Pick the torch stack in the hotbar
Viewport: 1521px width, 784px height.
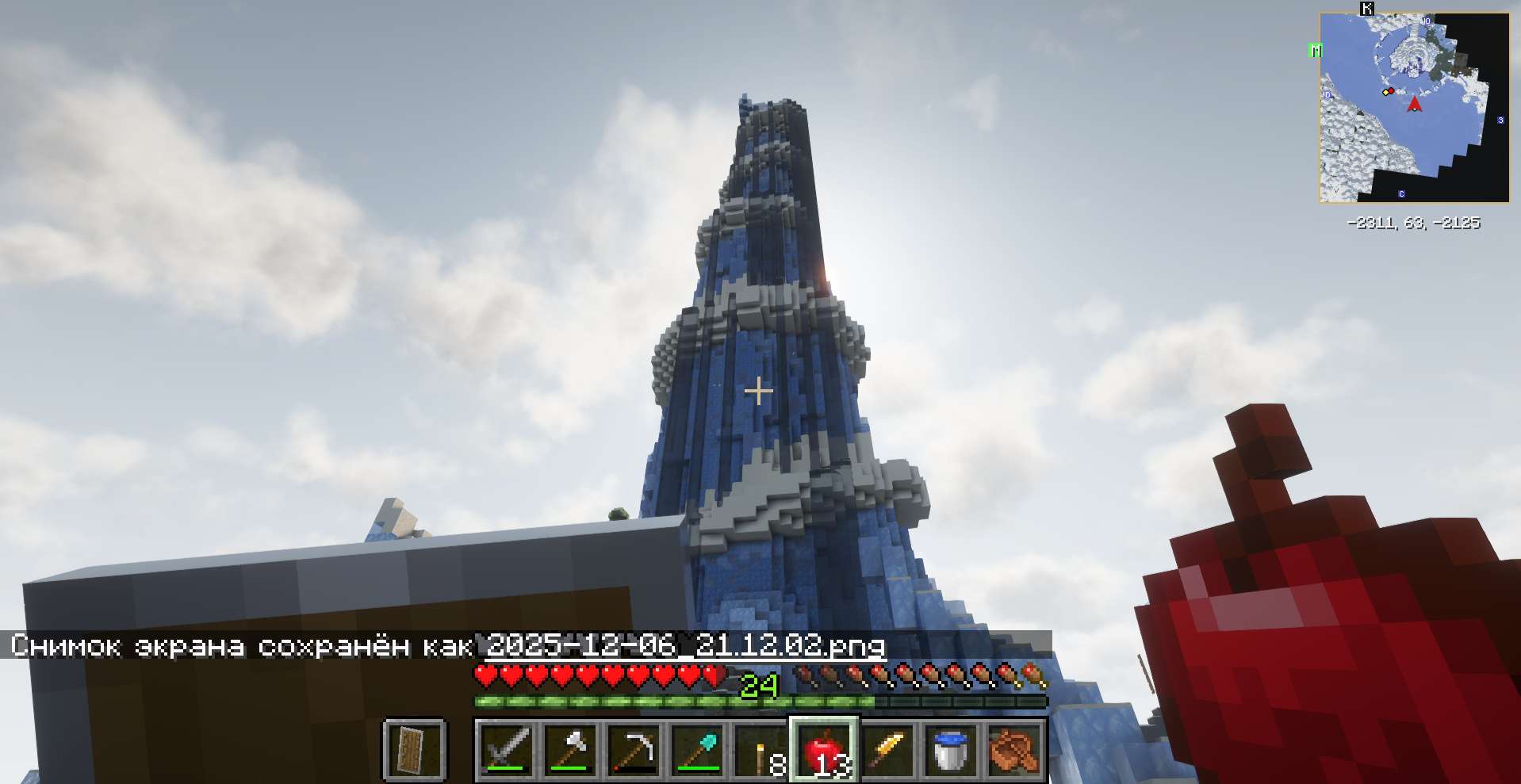tap(761, 749)
